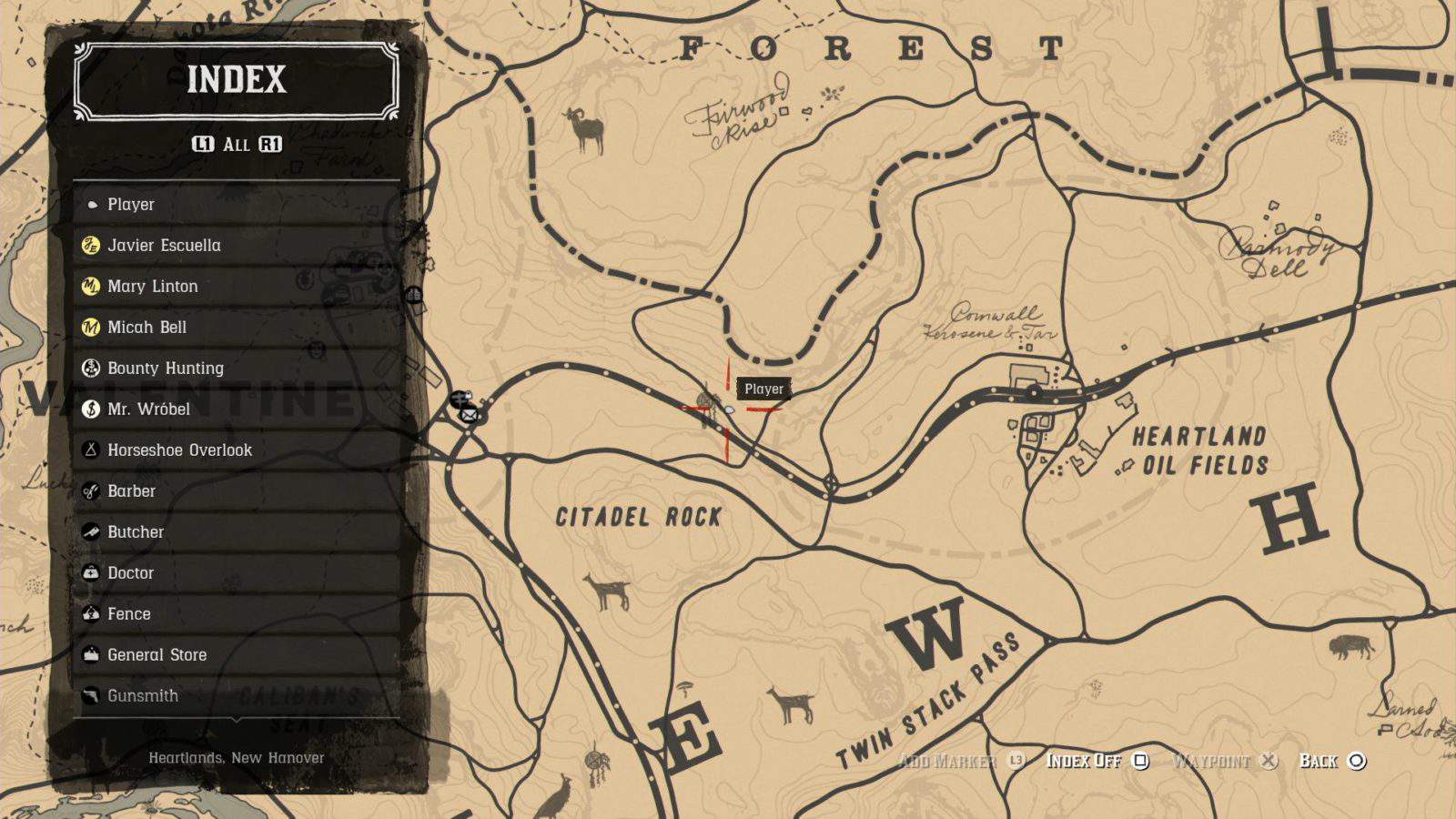Select the Mr. Wróbel dollar icon
The width and height of the screenshot is (1456, 819).
[x=91, y=409]
